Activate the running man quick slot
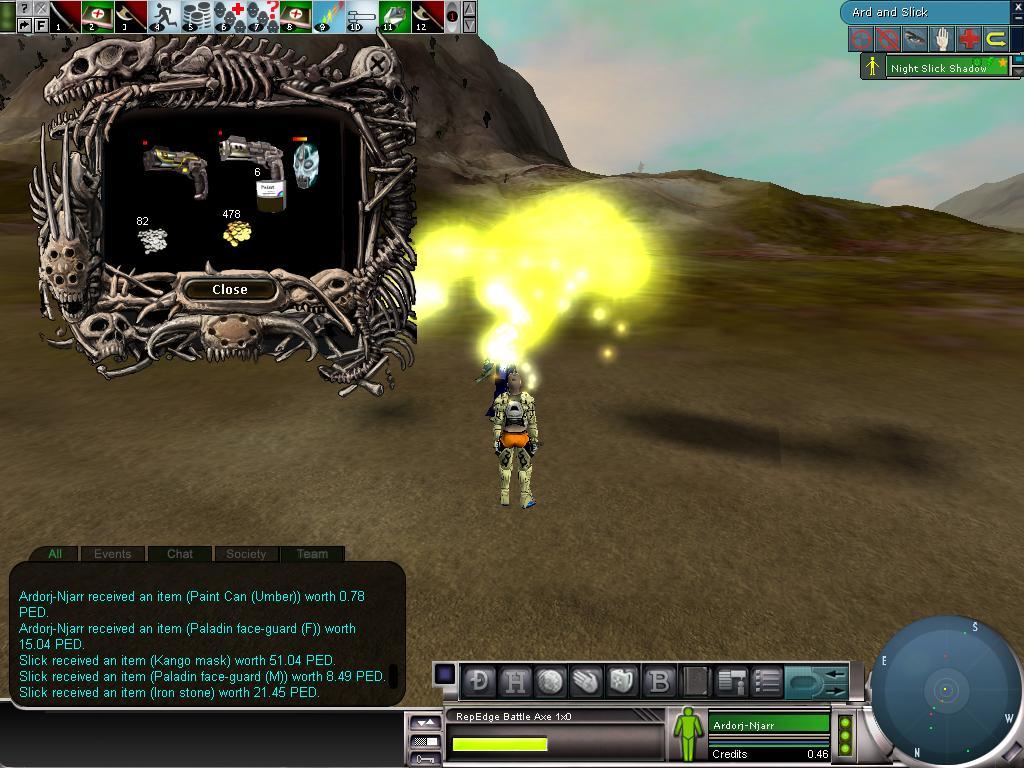1025x771 pixels. pyautogui.click(x=163, y=16)
